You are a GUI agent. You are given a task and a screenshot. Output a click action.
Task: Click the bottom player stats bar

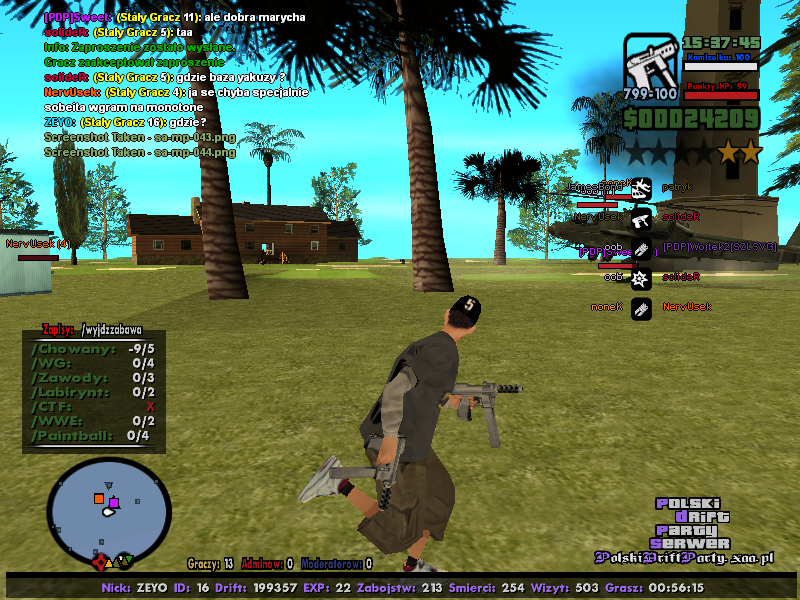[400, 587]
